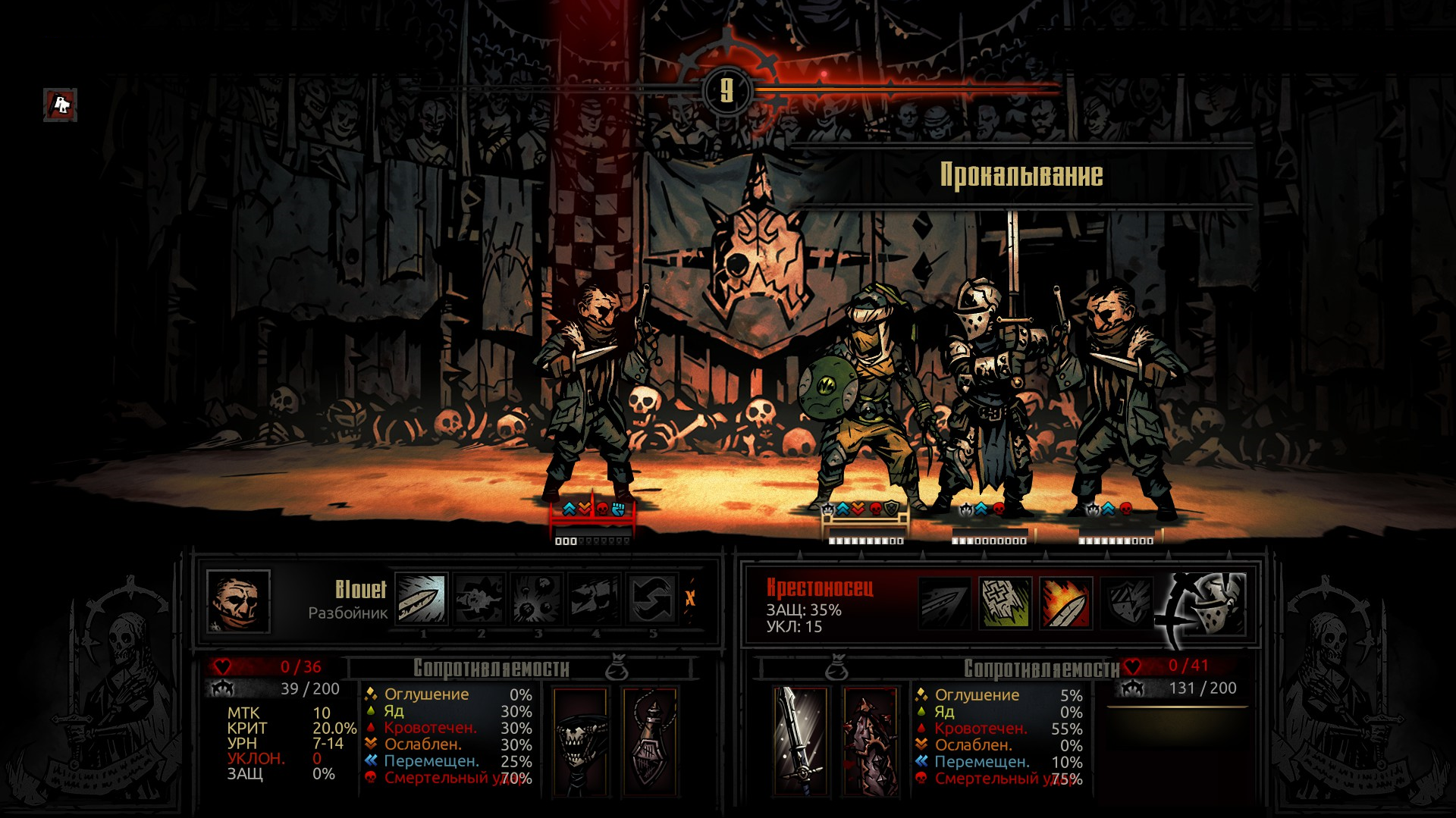Pick the grapeshot blast skill in slot 3
This screenshot has height=818, width=1456.
coord(537,598)
